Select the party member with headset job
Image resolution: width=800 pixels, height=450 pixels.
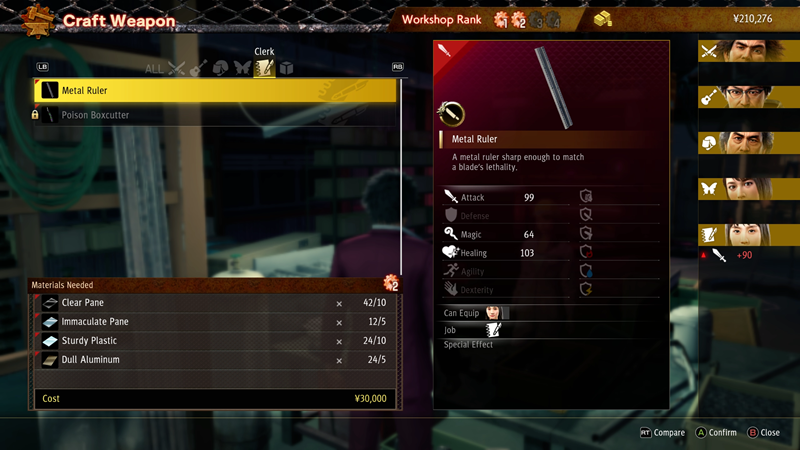[x=748, y=143]
